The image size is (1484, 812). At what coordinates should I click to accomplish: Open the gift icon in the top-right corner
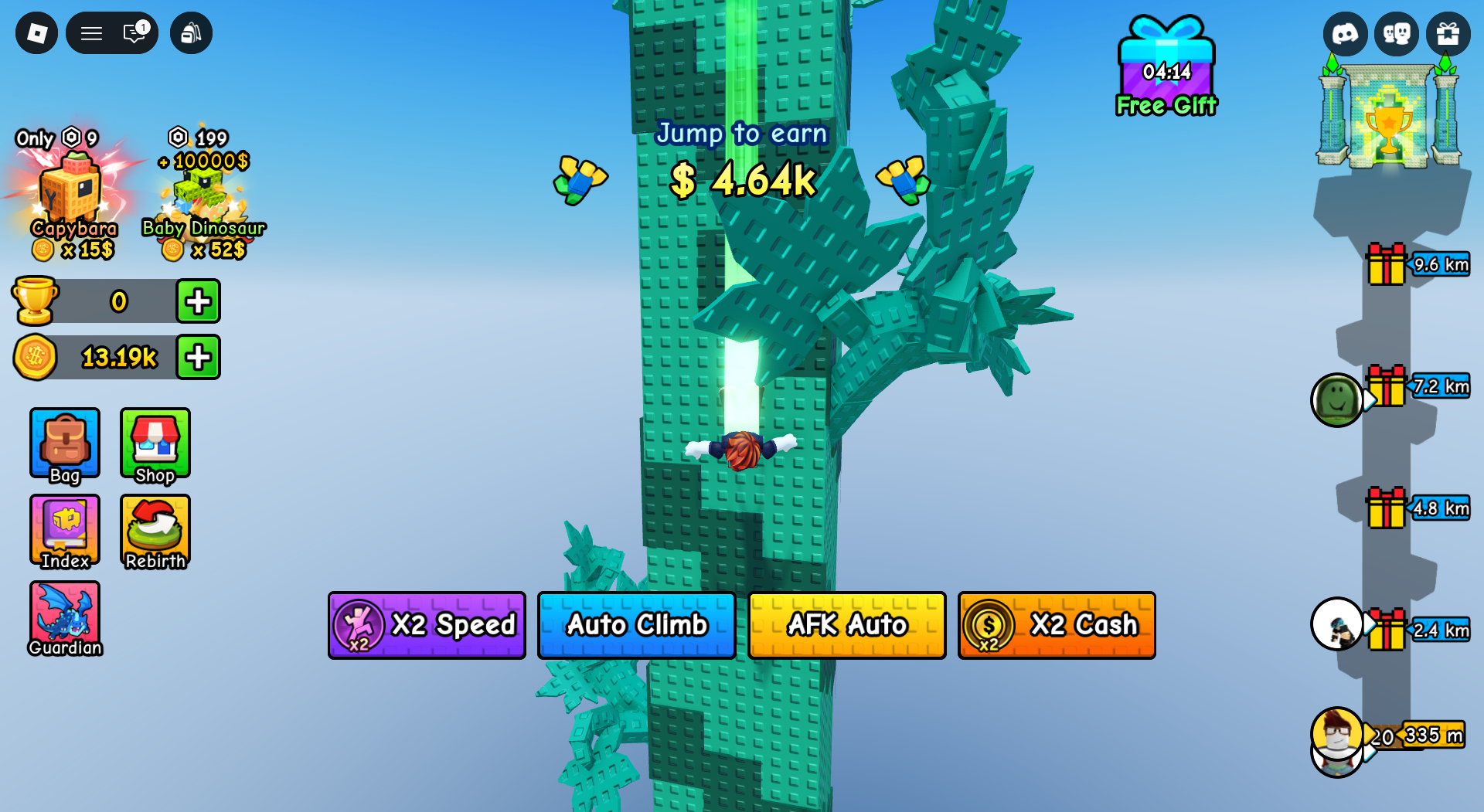pyautogui.click(x=1449, y=33)
